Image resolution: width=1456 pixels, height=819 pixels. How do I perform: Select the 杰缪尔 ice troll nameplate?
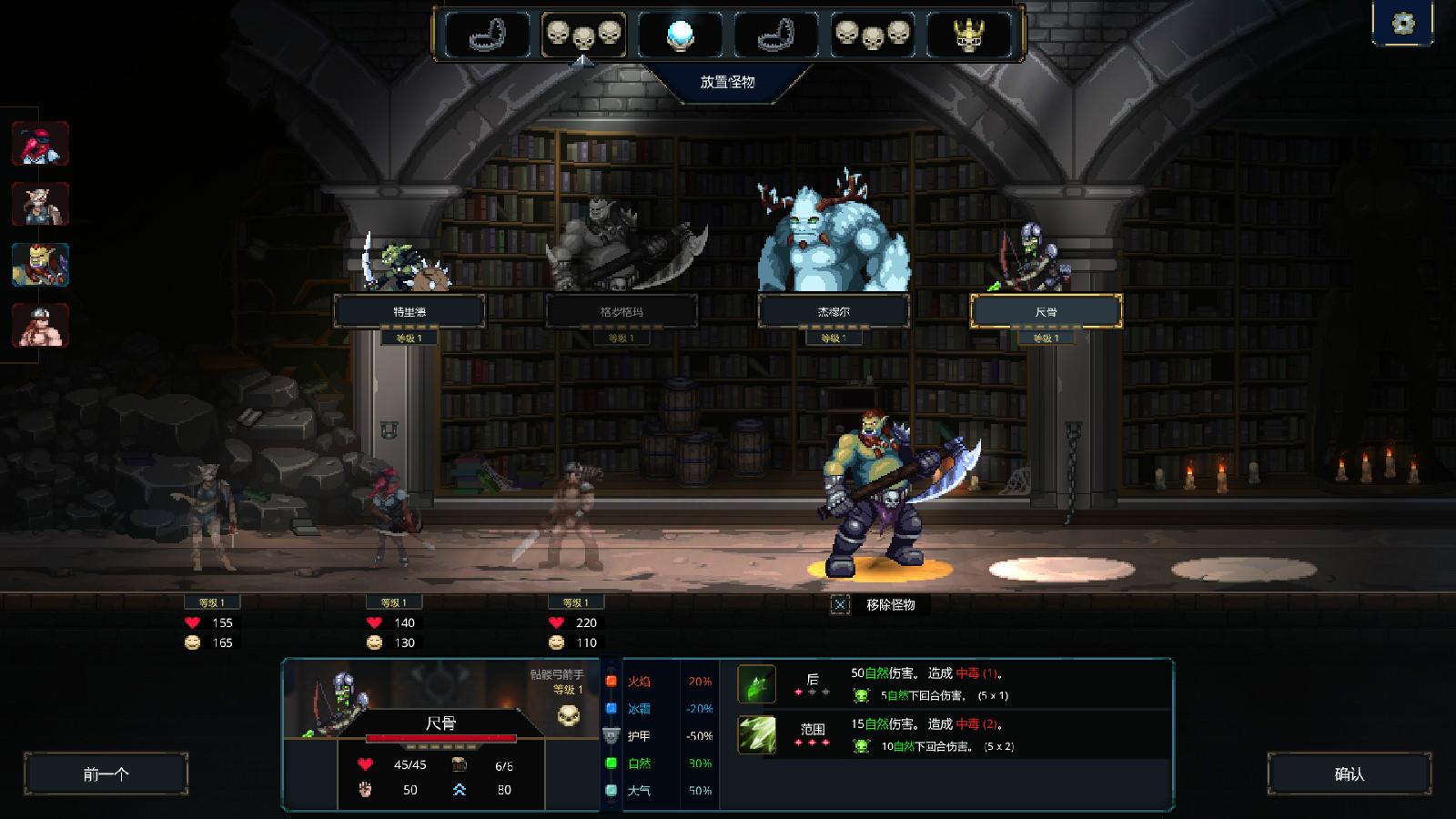click(x=835, y=311)
